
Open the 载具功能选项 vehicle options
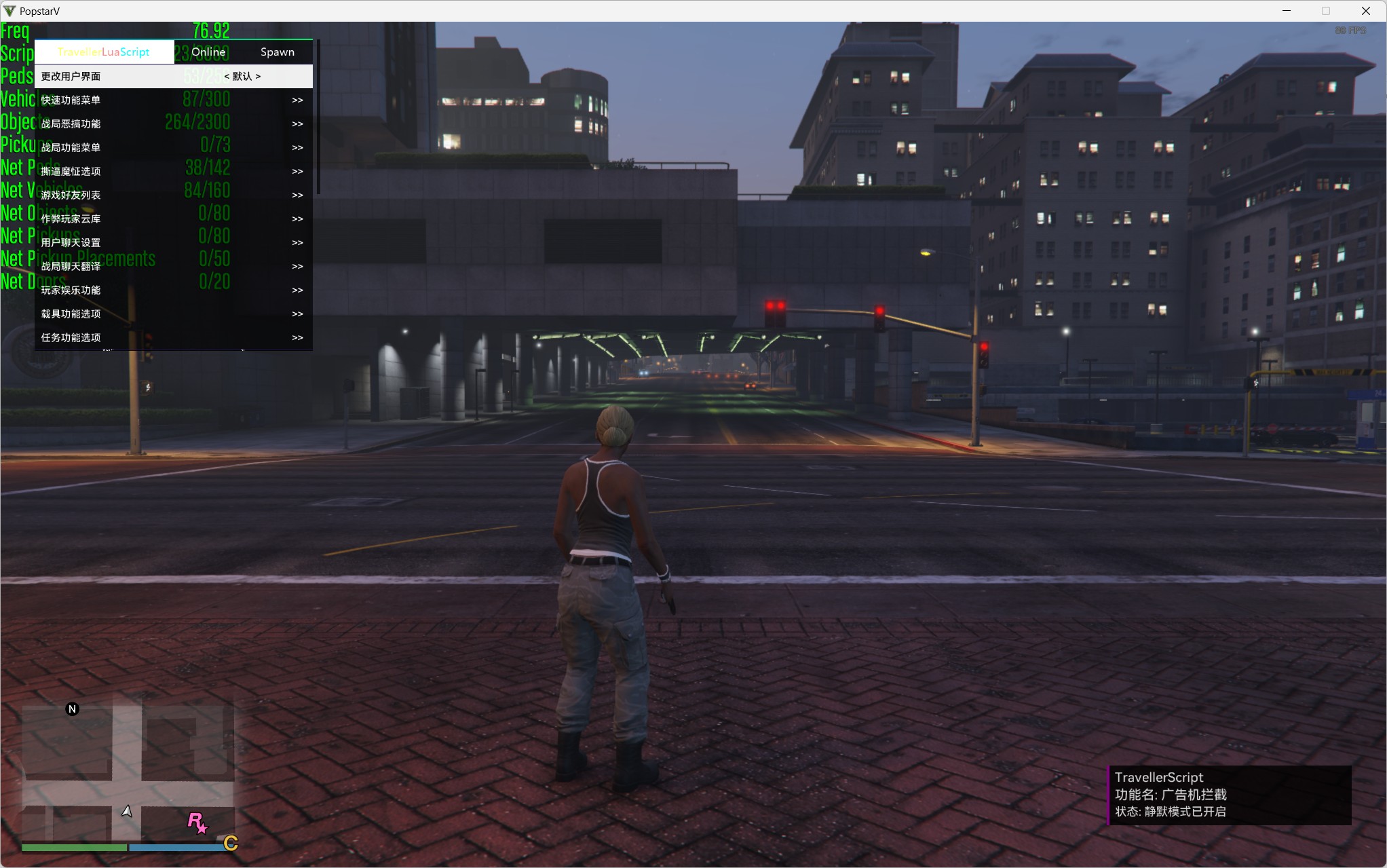(173, 314)
